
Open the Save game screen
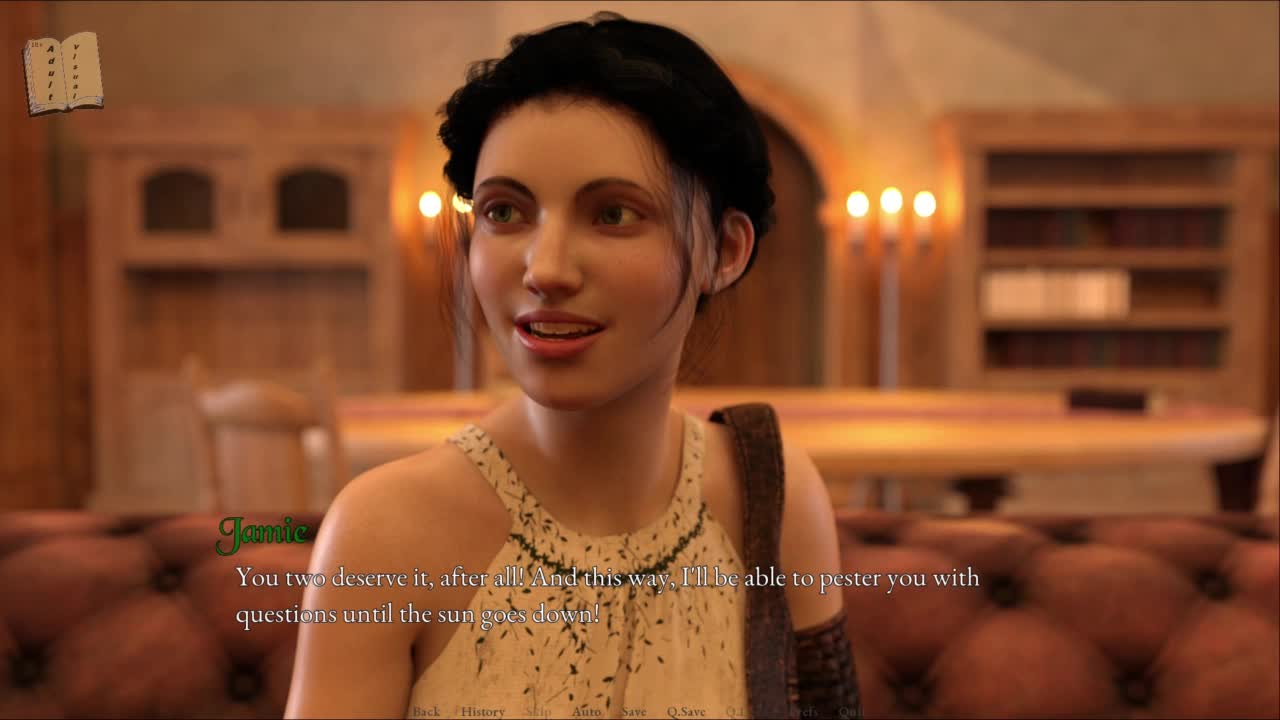(x=634, y=712)
